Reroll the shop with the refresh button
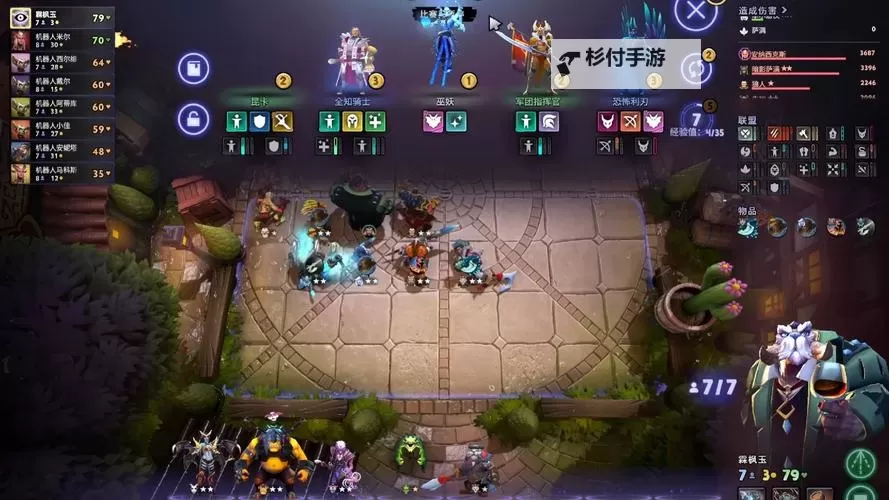This screenshot has height=500, width=889. pos(695,69)
